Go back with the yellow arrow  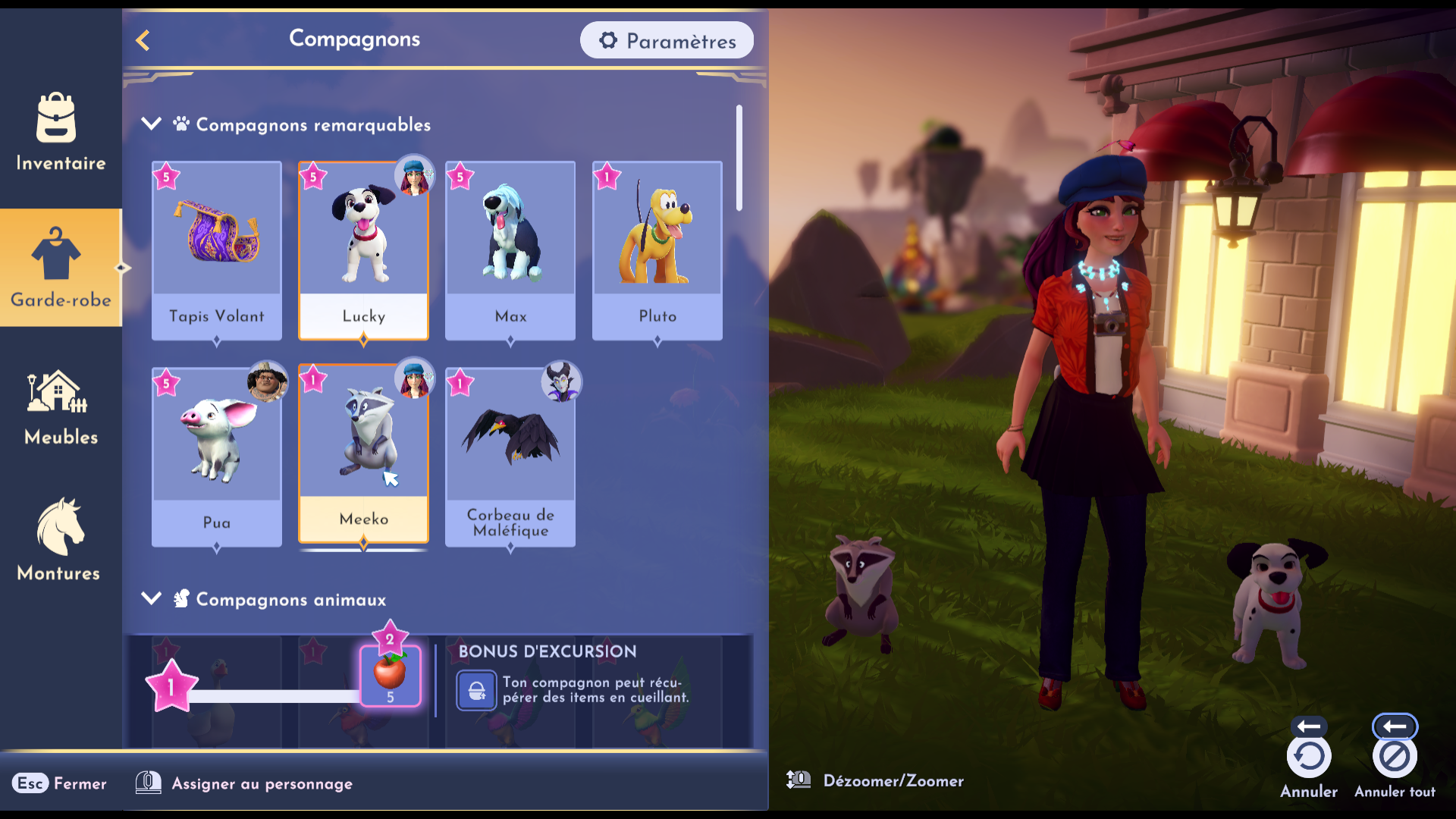tap(143, 40)
